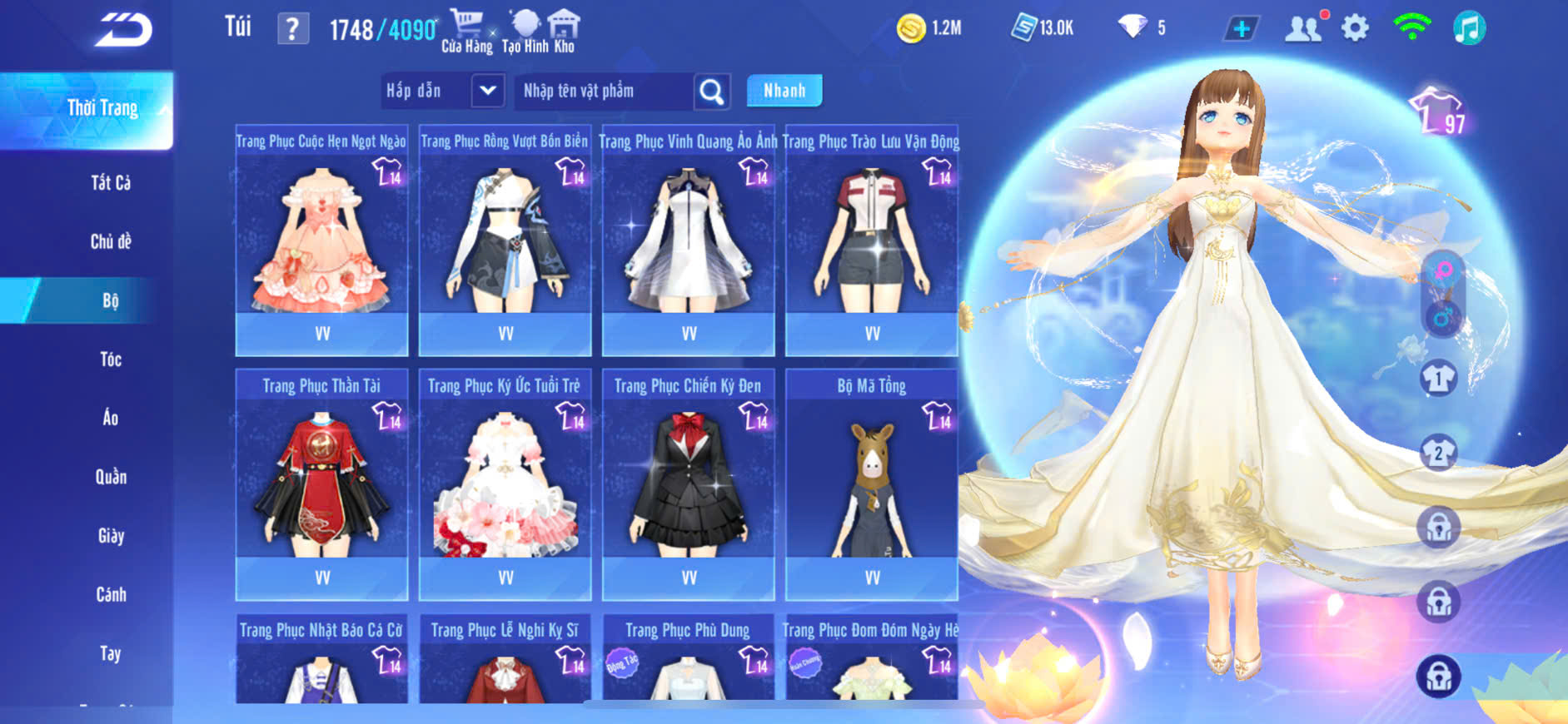Open the Hấp dẫn sort dropdown
The width and height of the screenshot is (1568, 724).
(x=487, y=91)
